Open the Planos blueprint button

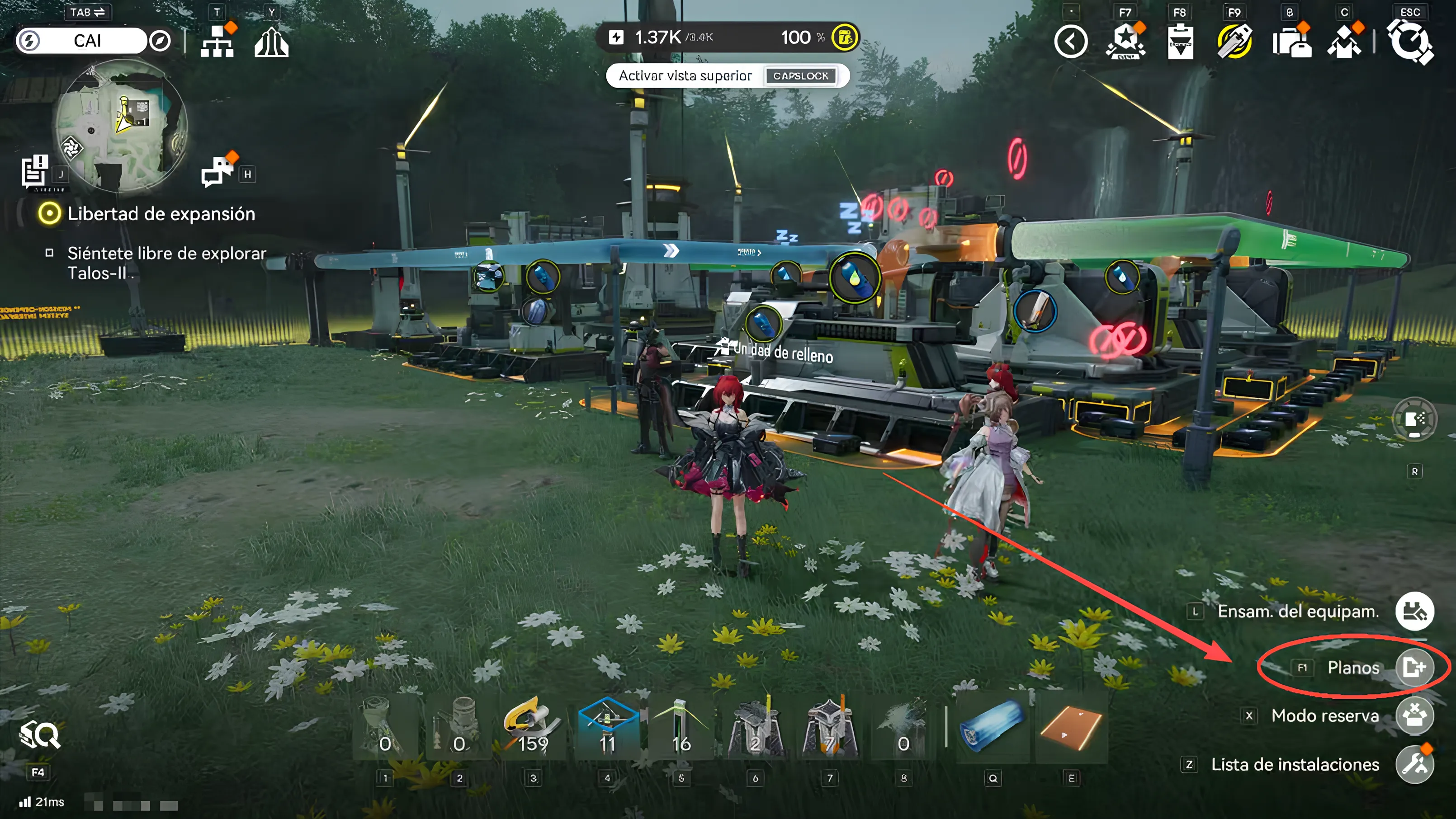pyautogui.click(x=1414, y=668)
